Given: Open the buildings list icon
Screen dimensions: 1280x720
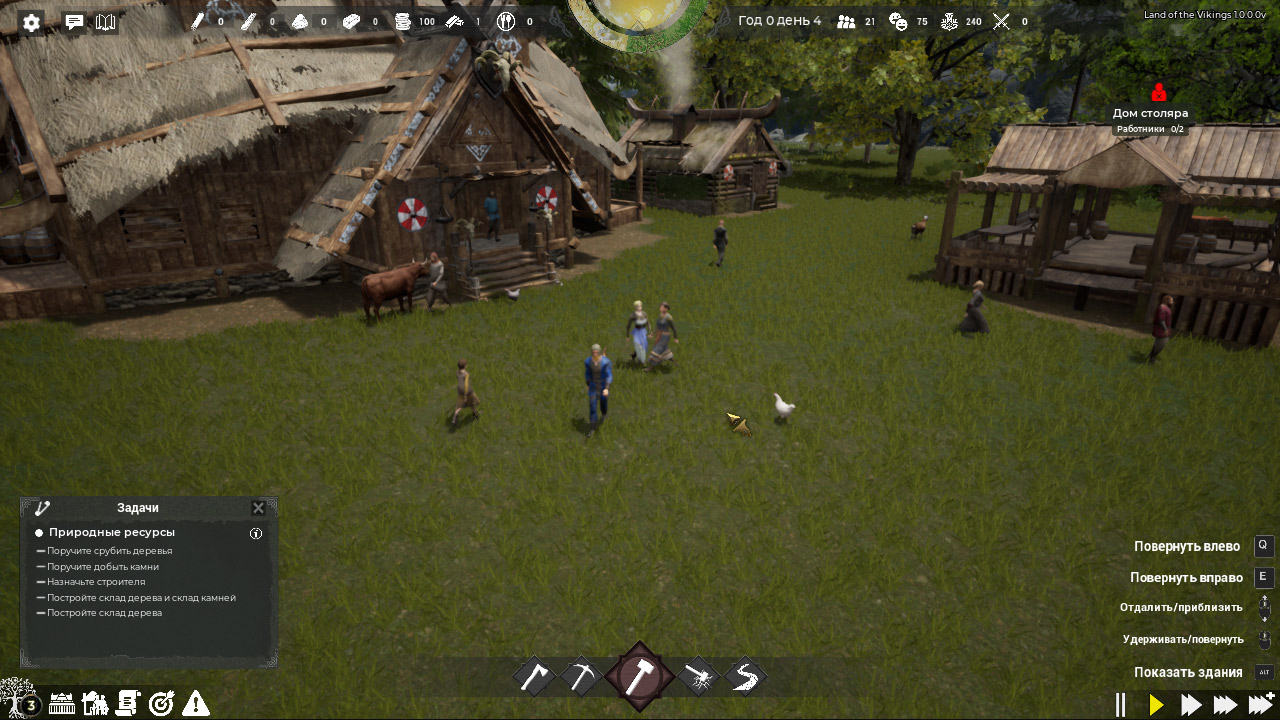Looking at the screenshot, I should 62,704.
